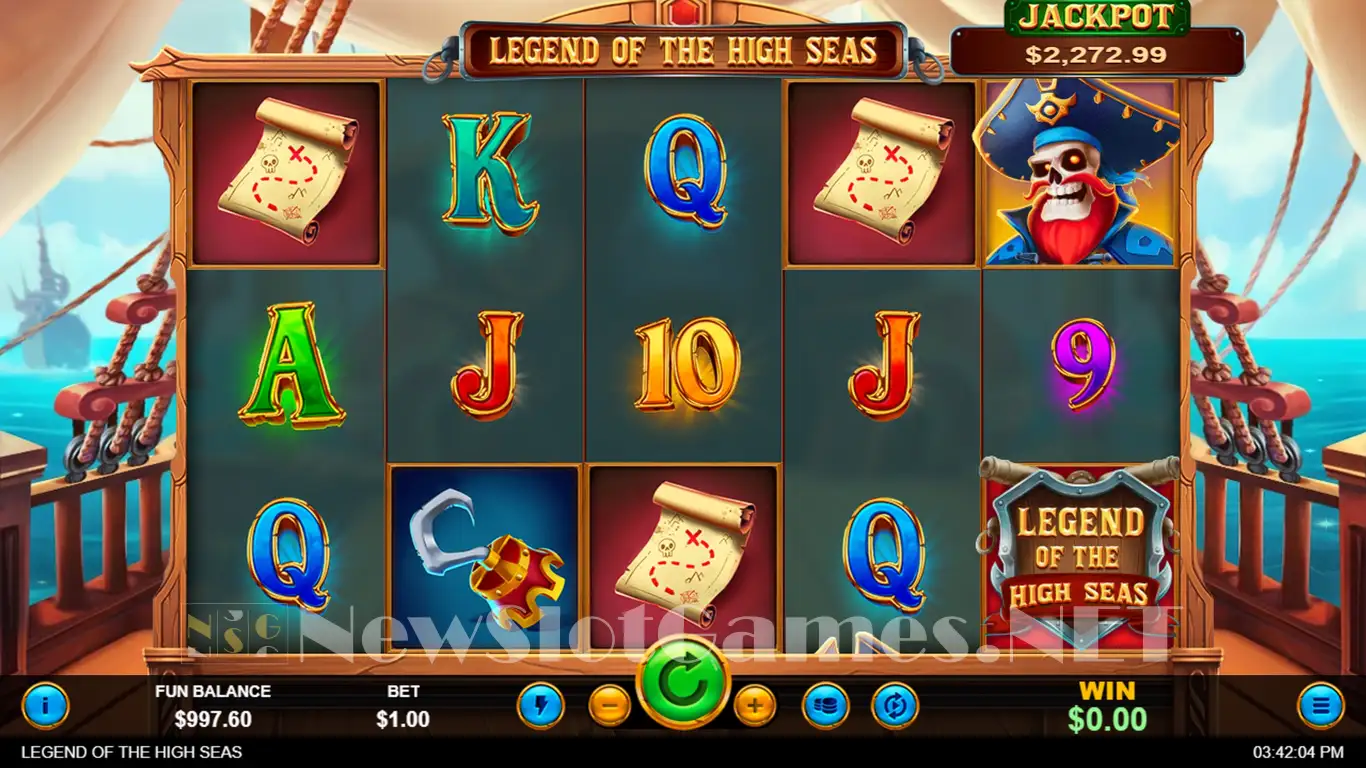Image resolution: width=1366 pixels, height=768 pixels.
Task: Activate the autoplay circular arrows button
Action: coord(894,706)
